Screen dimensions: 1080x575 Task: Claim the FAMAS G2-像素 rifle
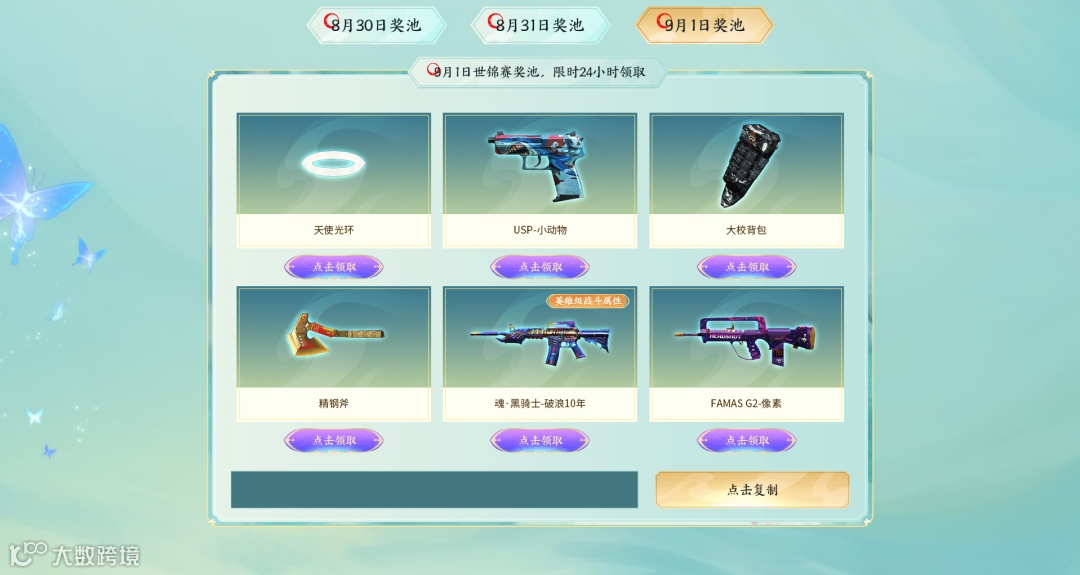click(x=747, y=440)
